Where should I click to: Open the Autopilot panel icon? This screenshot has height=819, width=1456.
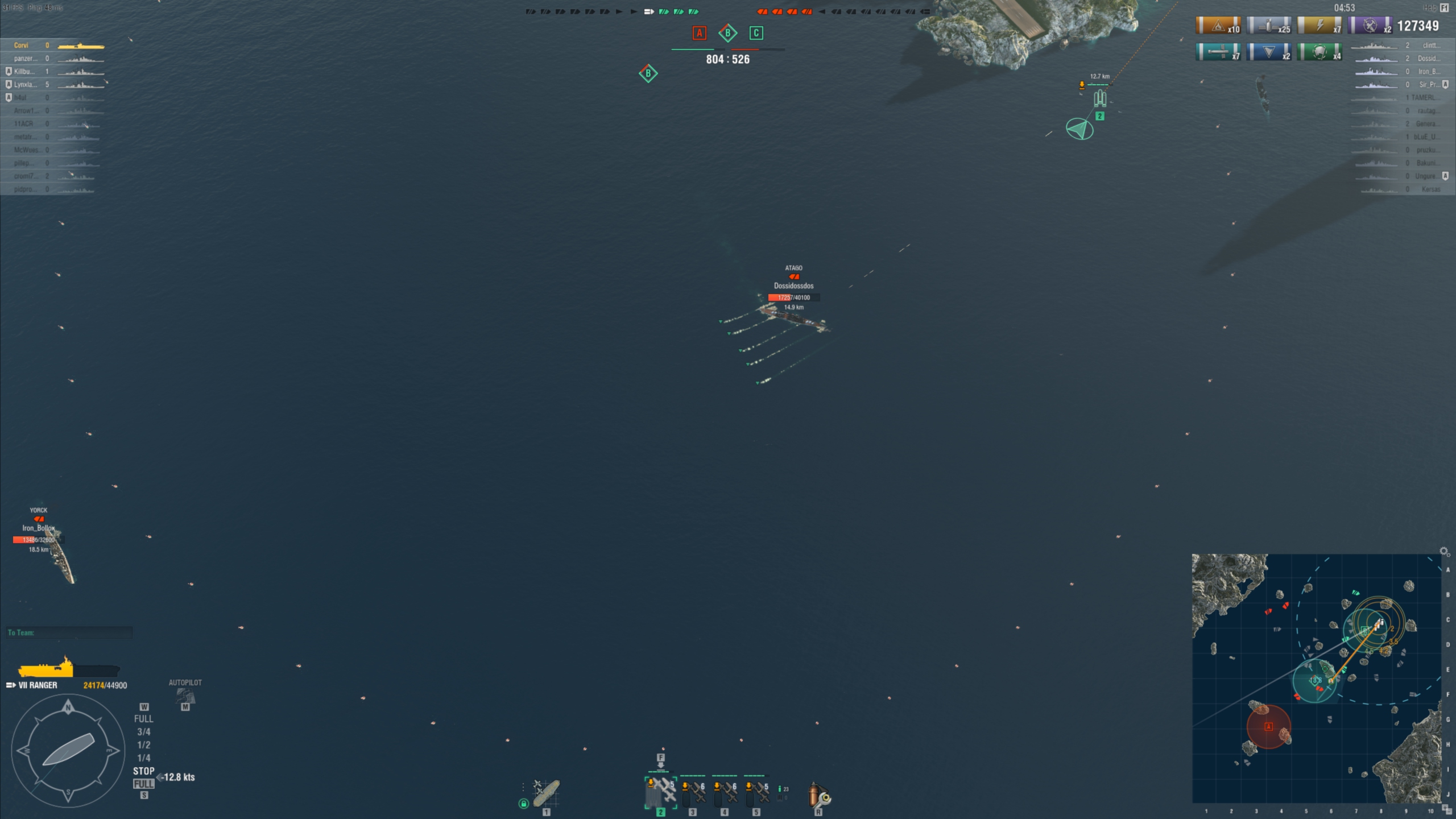(x=185, y=697)
